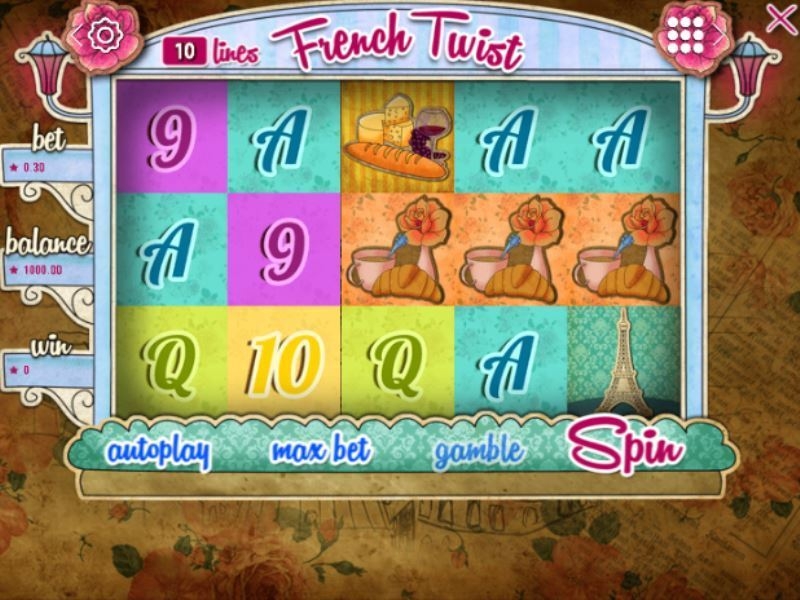This screenshot has width=800, height=600.
Task: Open the dotted grid menu icon
Action: pyautogui.click(x=685, y=35)
